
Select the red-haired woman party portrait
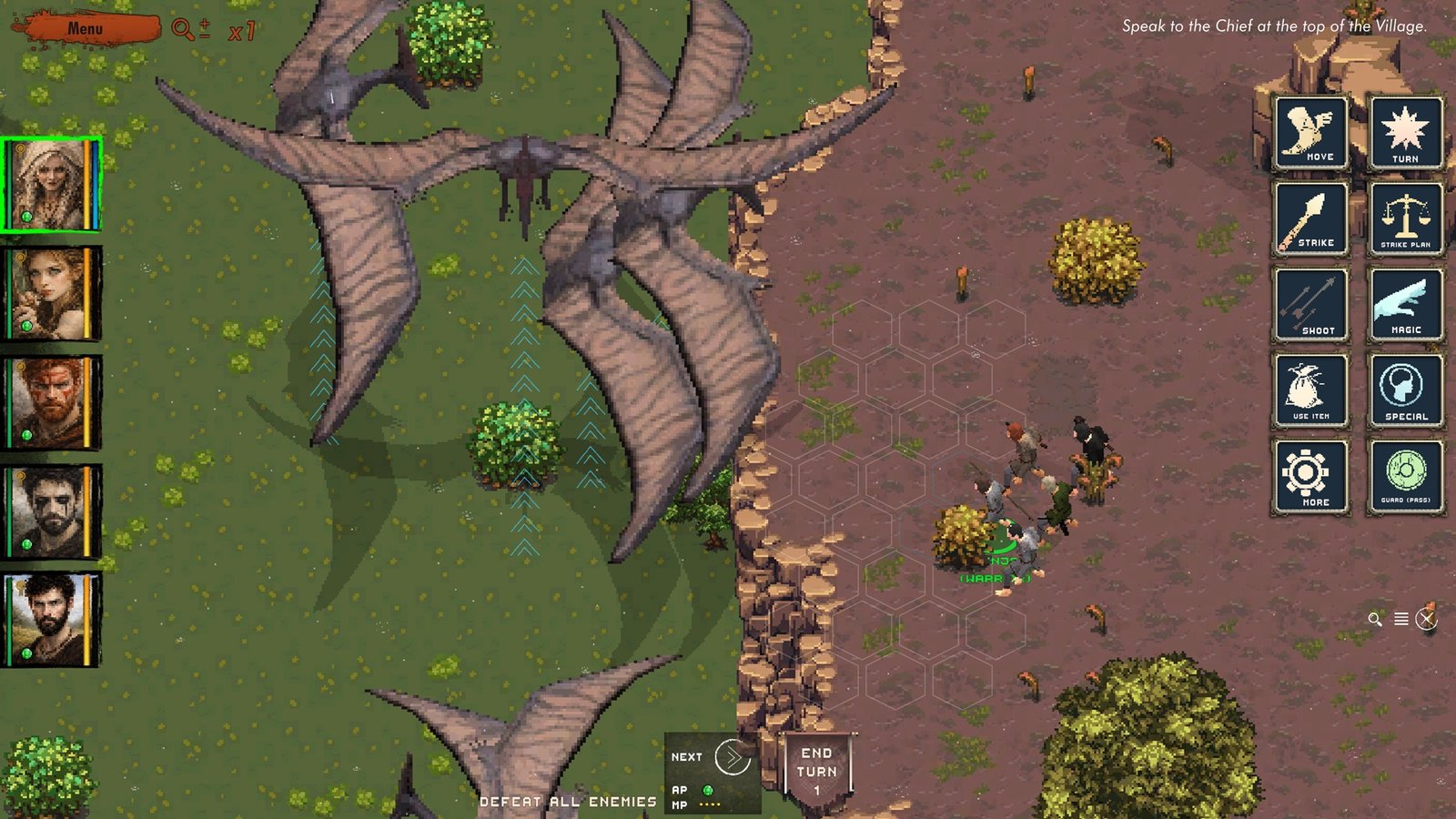tap(51, 293)
